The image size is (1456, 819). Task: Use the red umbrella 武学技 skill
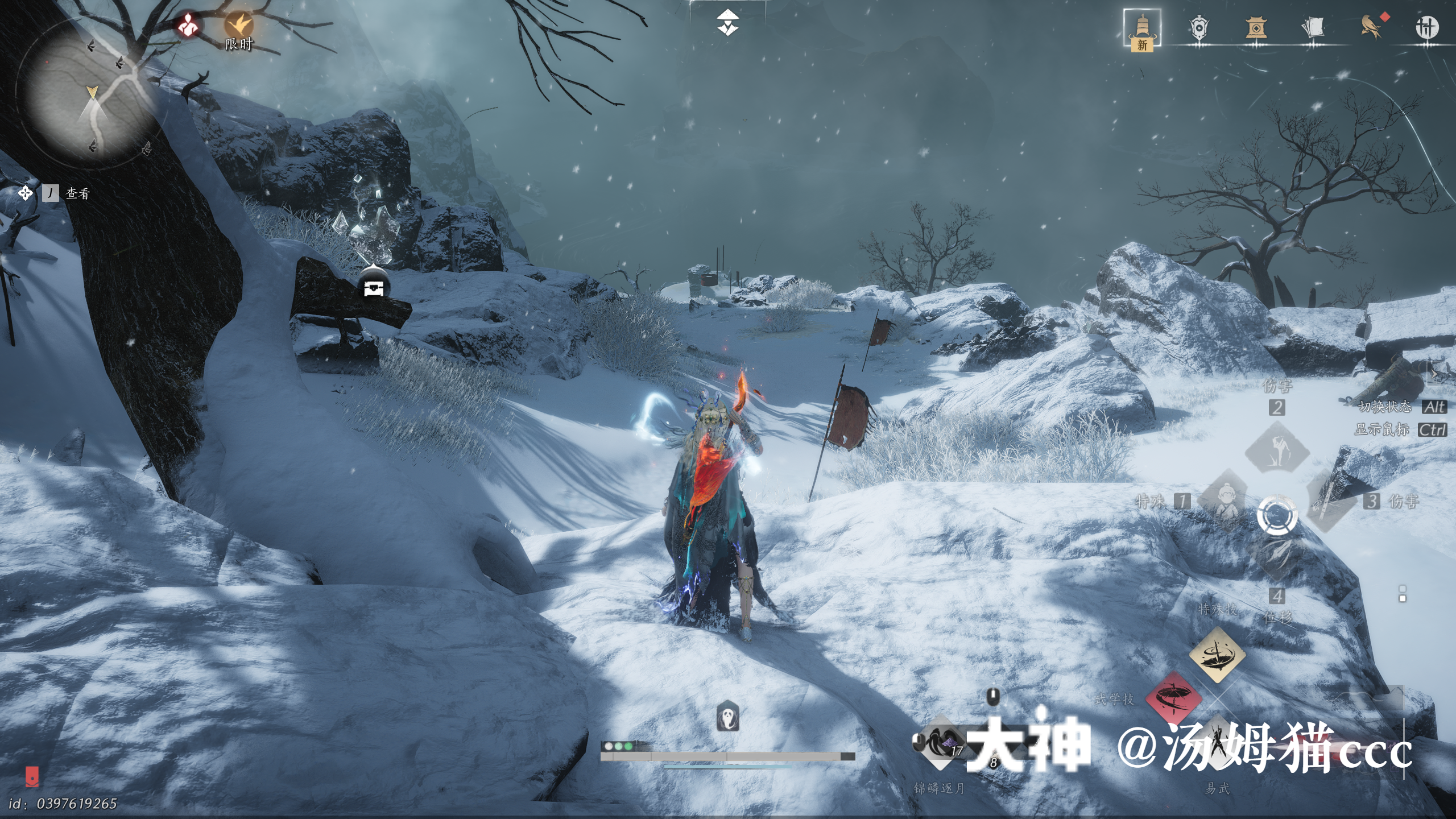tap(1173, 698)
